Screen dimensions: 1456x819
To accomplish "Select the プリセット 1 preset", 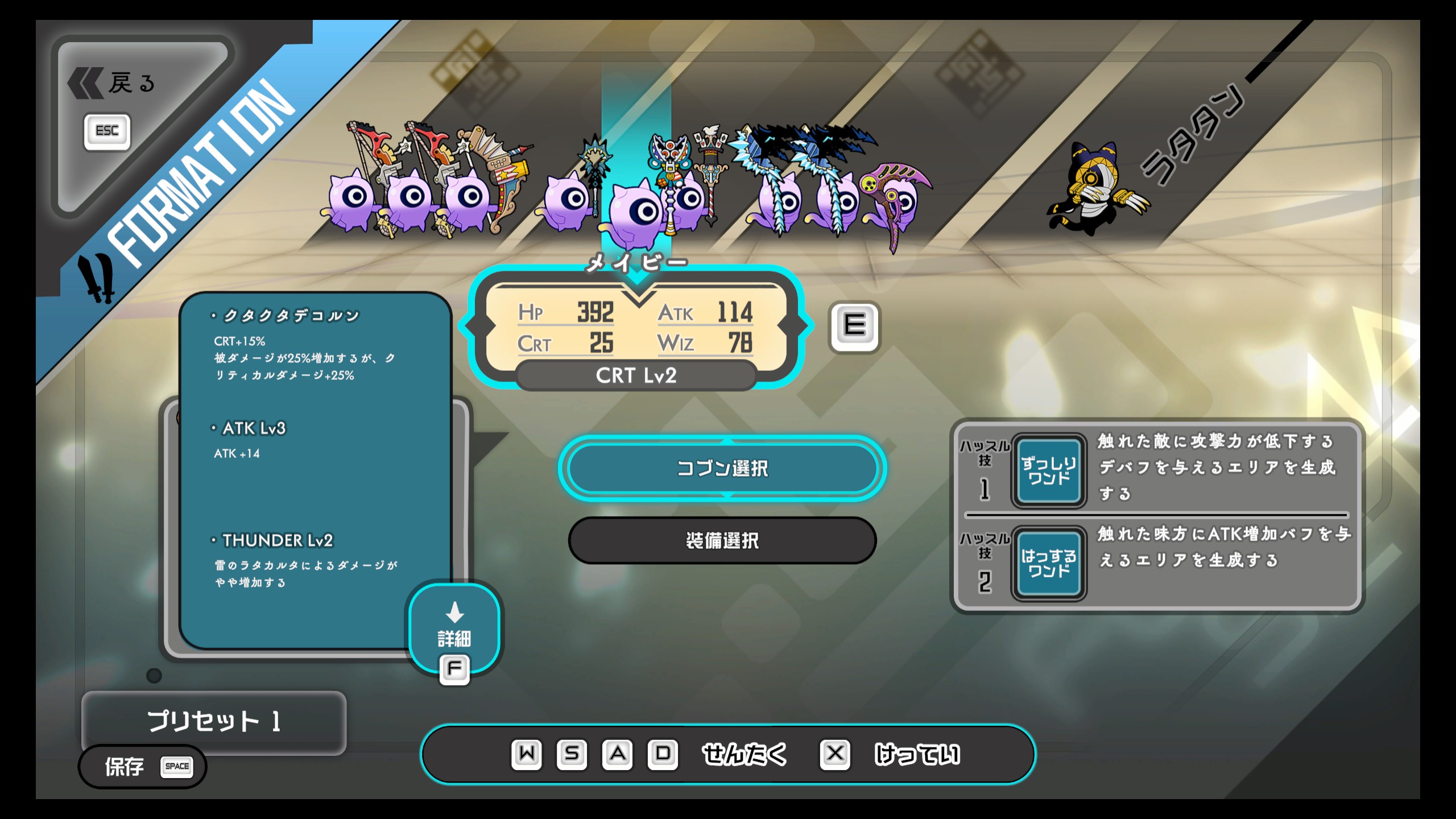I will click(214, 721).
